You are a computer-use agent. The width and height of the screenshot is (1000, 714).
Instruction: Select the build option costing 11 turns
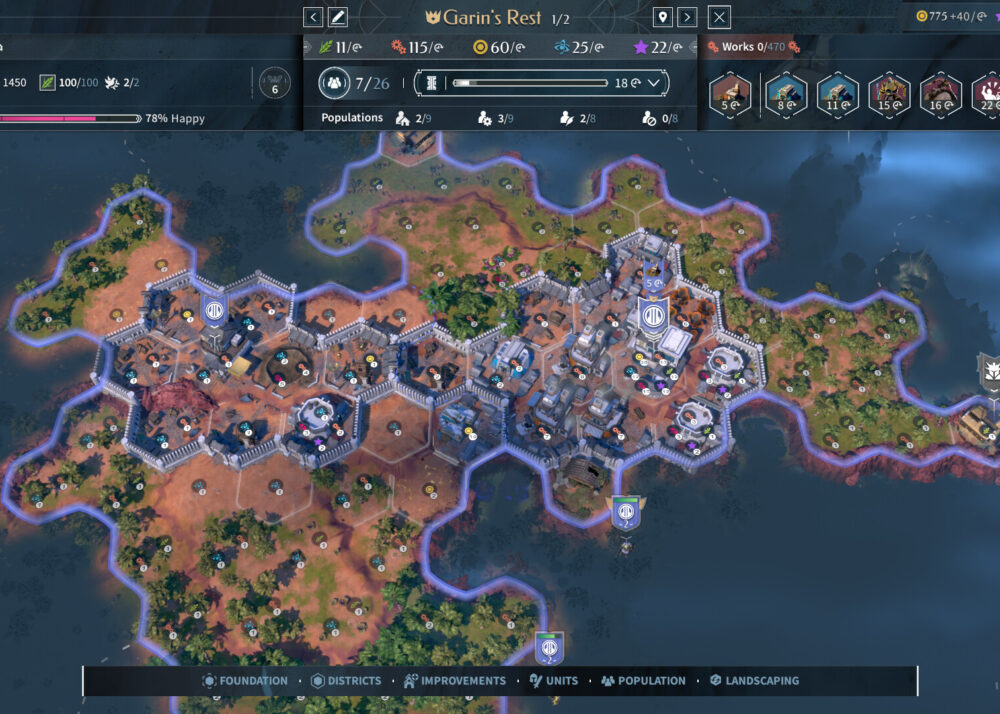point(836,95)
